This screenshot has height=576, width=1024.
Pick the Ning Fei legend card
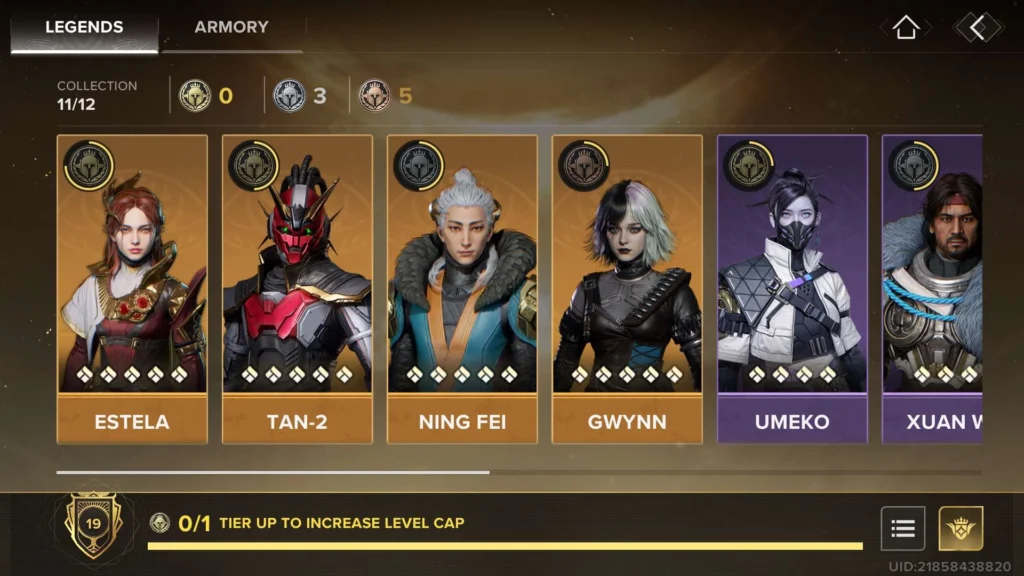pyautogui.click(x=462, y=288)
